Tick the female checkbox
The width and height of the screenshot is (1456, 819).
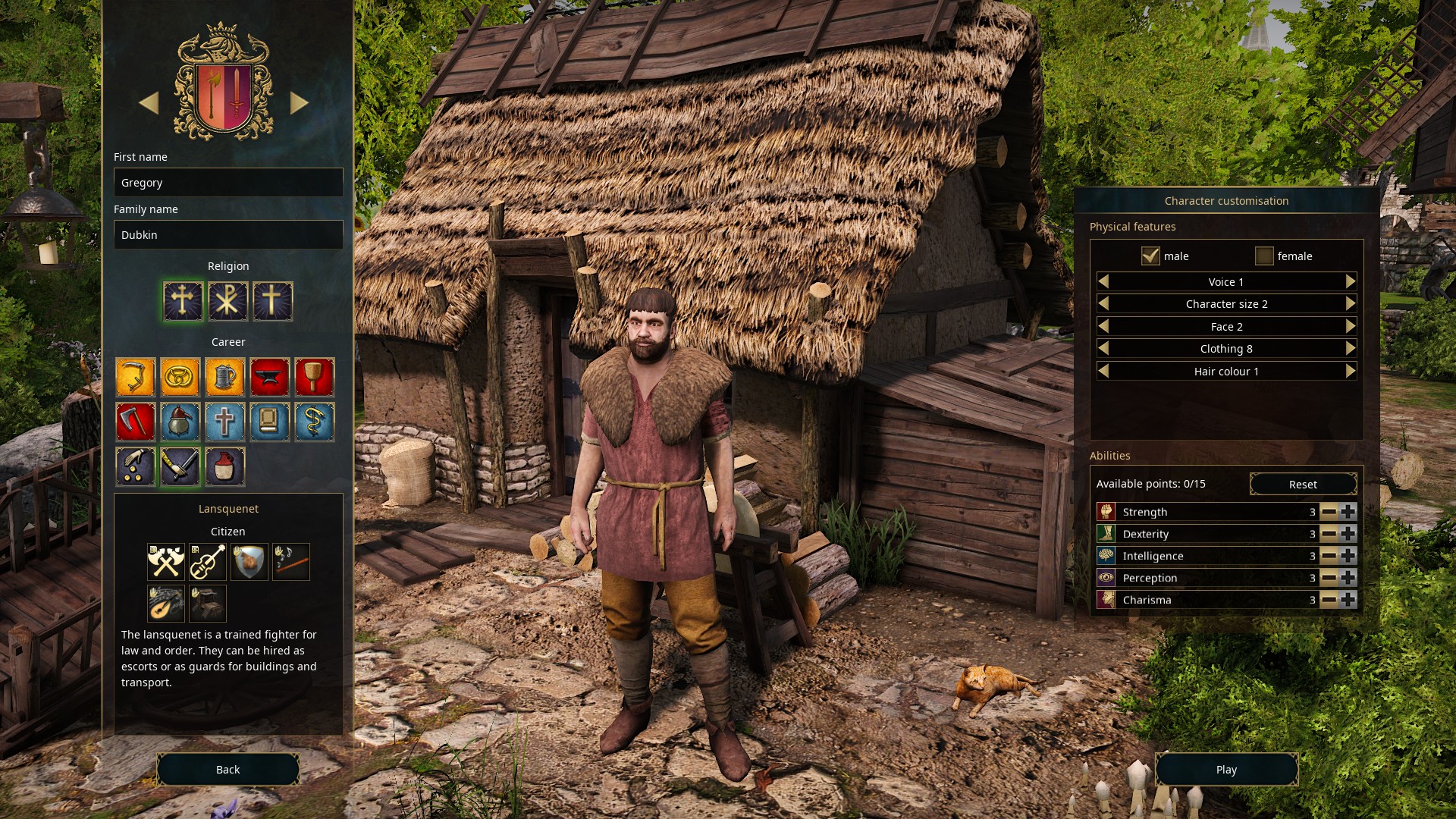(1264, 256)
